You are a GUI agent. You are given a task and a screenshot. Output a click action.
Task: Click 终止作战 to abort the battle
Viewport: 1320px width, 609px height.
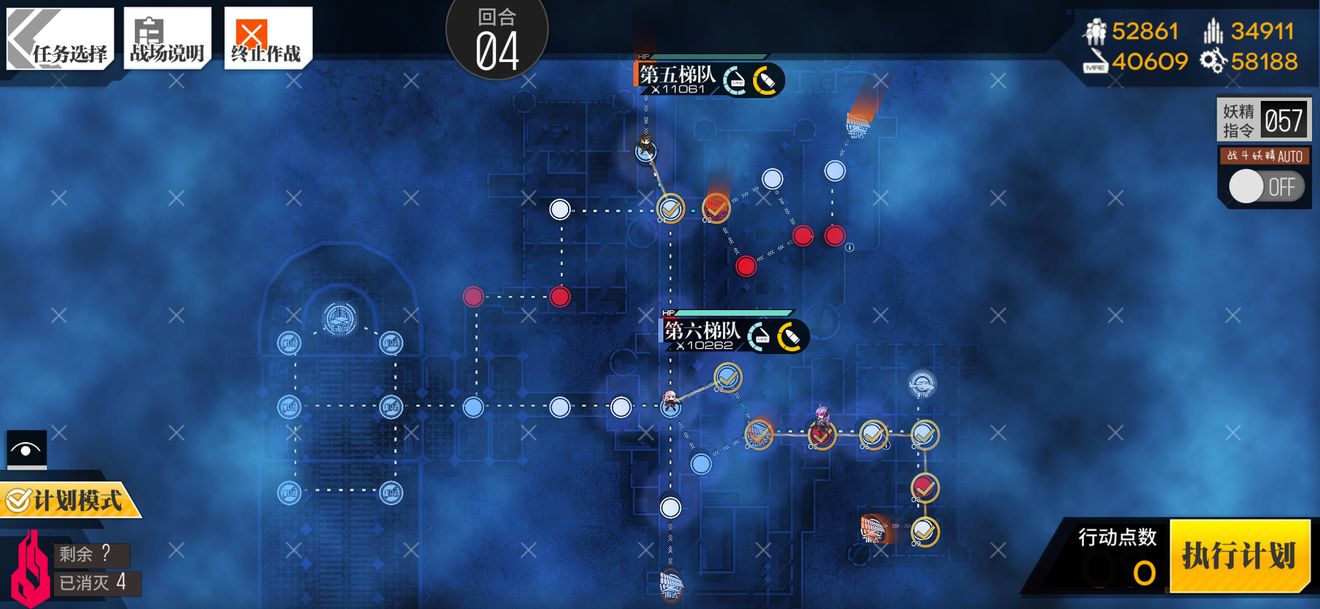[x=266, y=40]
